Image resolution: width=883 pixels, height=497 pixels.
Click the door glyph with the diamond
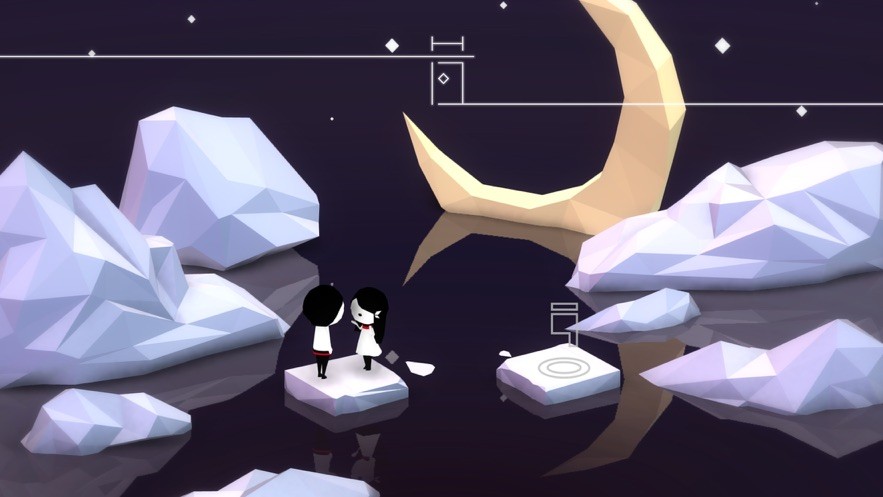[x=448, y=80]
